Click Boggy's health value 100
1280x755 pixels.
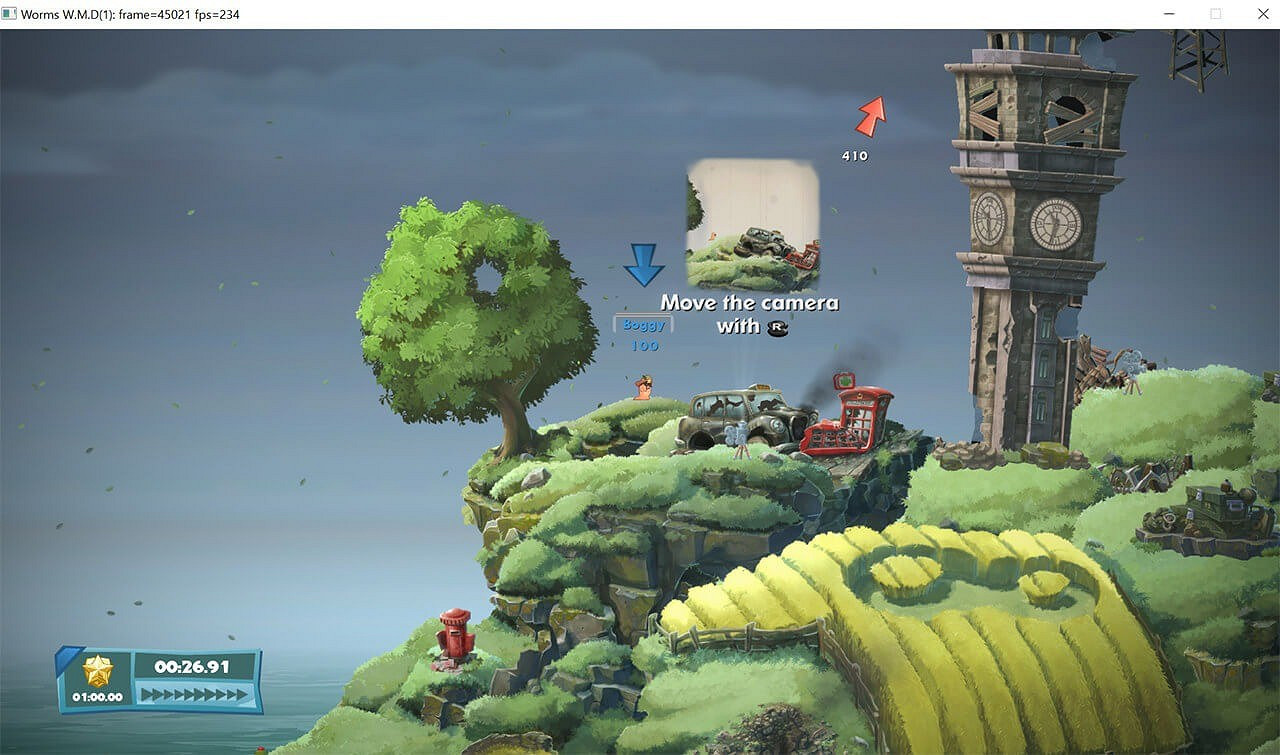(x=643, y=343)
